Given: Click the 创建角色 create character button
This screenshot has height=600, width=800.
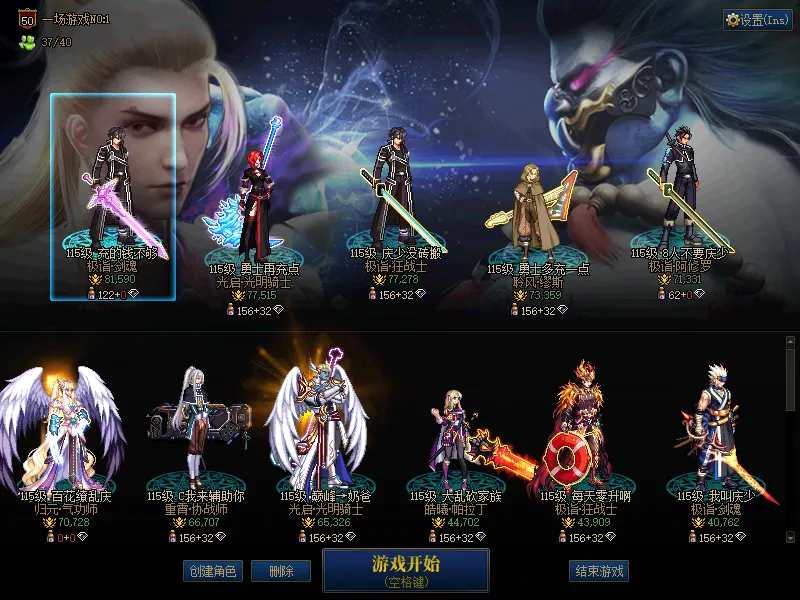Looking at the screenshot, I should pos(212,571).
